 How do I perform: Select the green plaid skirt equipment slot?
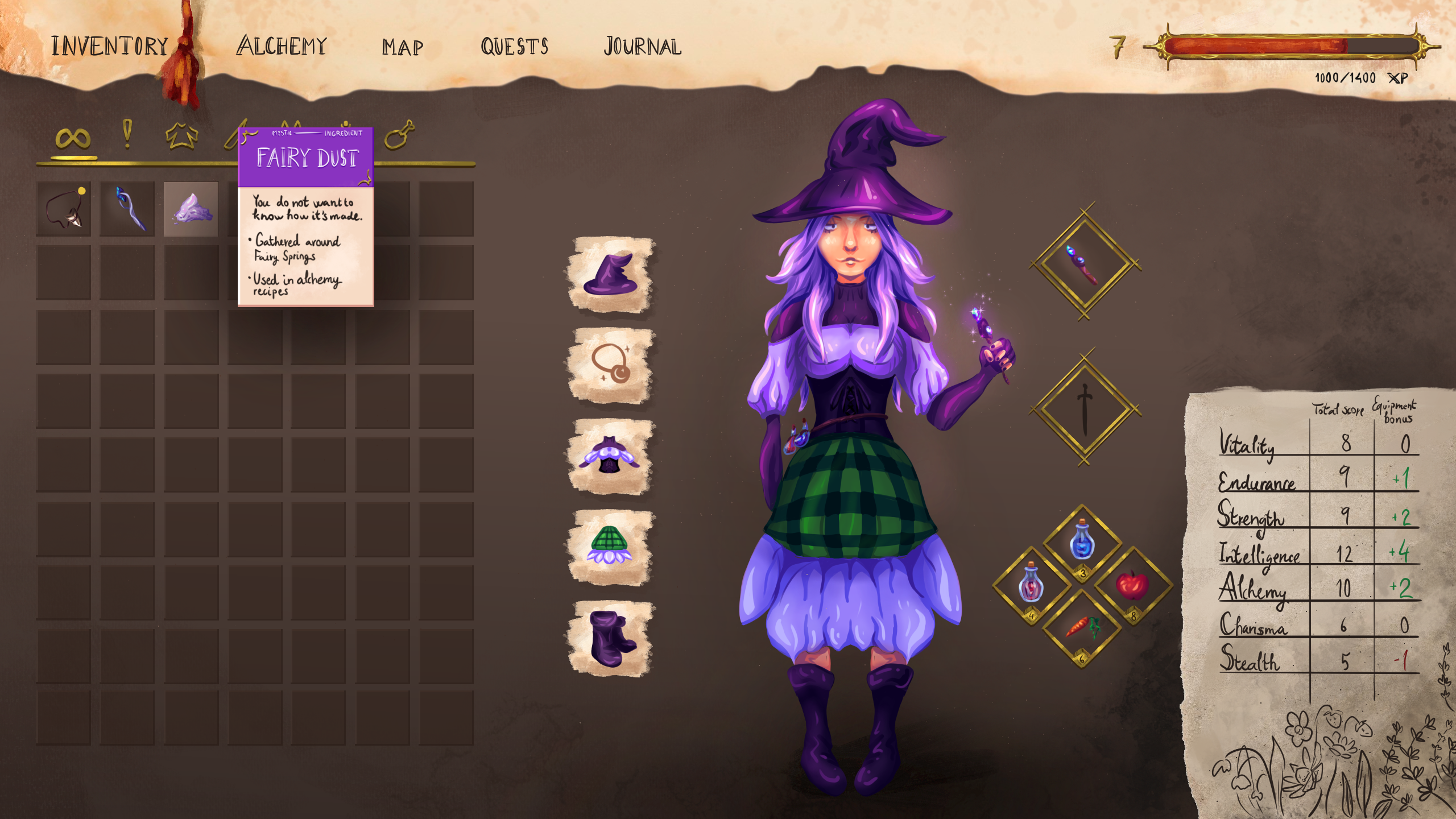(611, 547)
